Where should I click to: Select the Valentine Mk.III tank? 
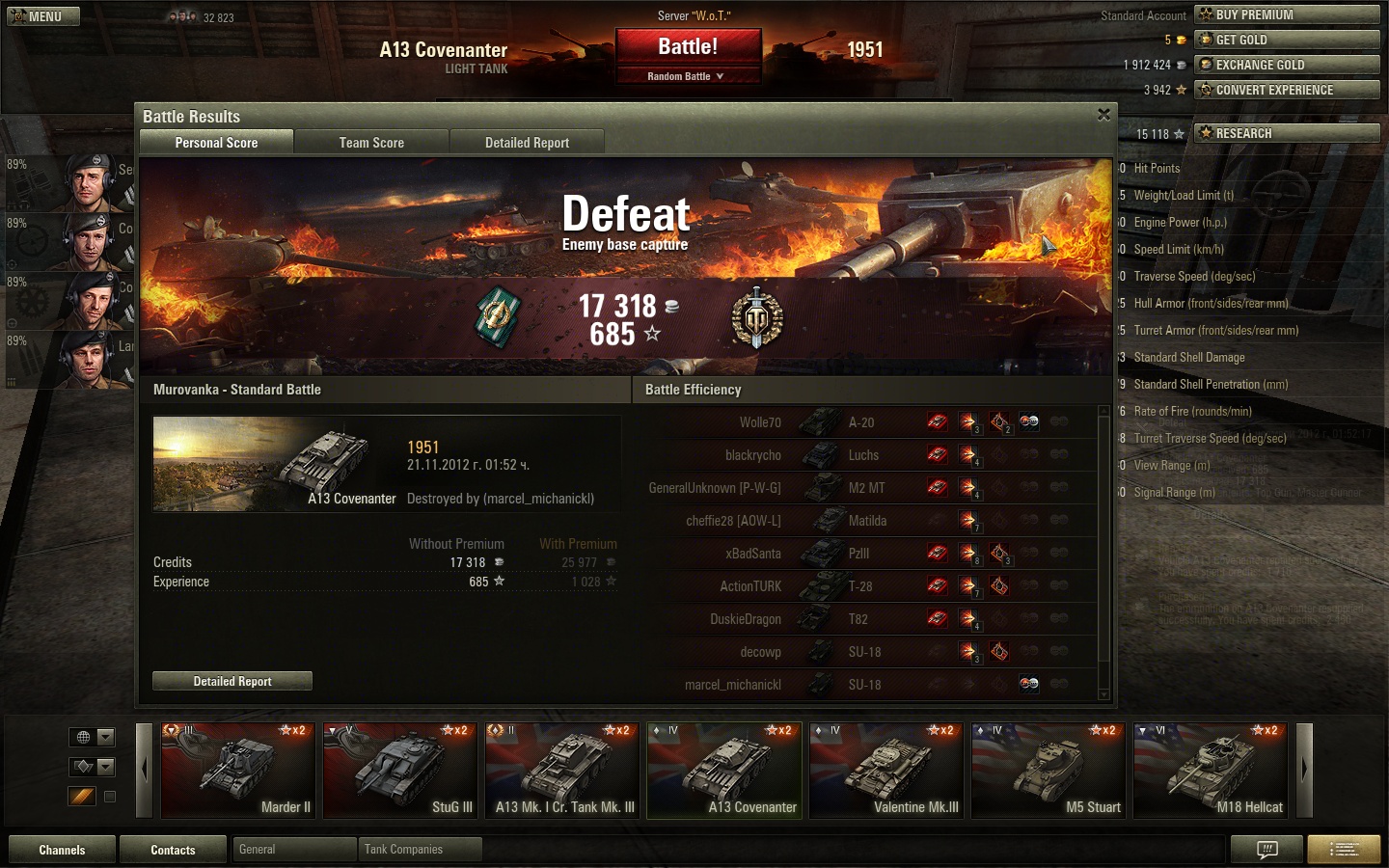[885, 771]
